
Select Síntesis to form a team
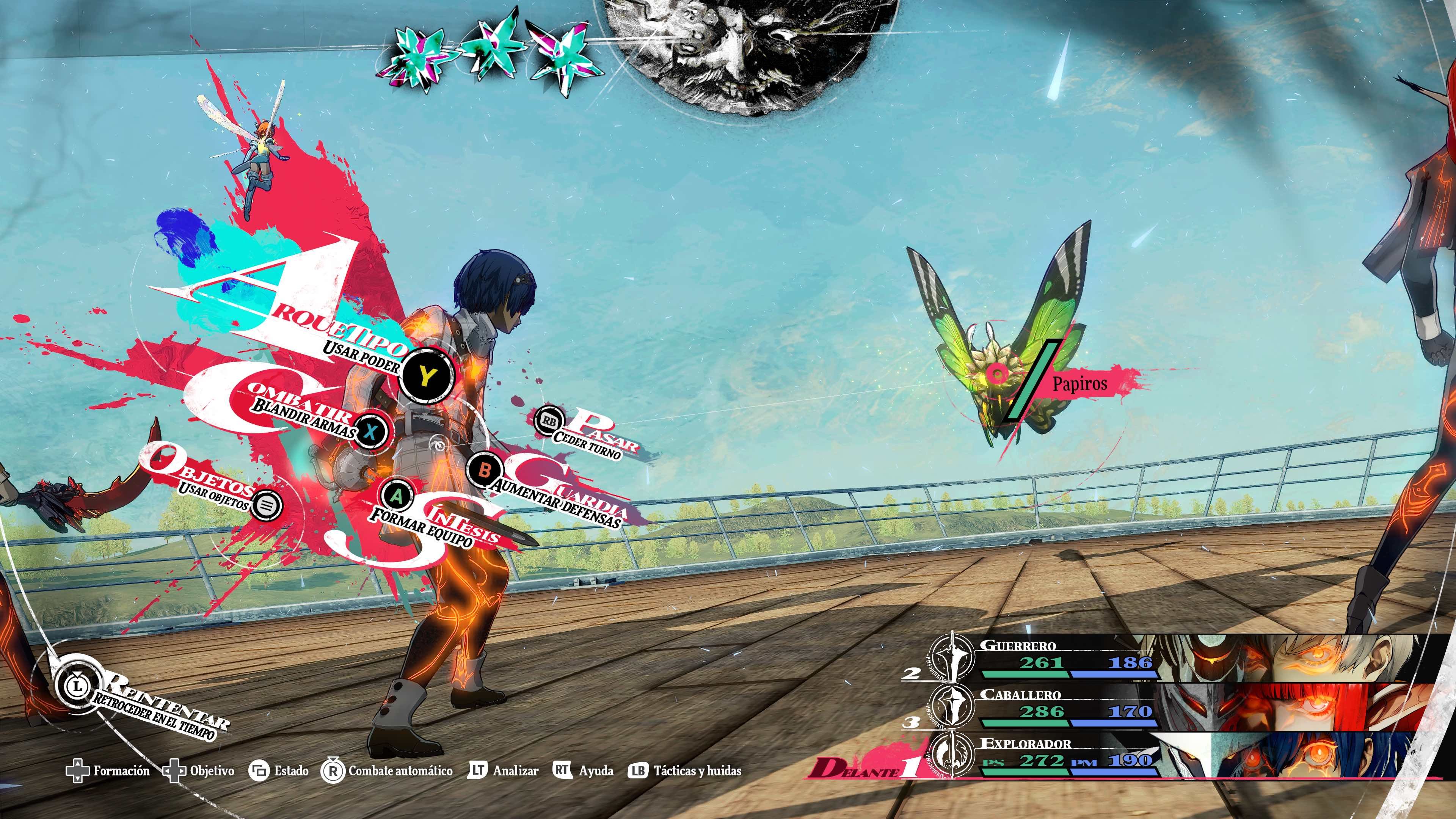[x=398, y=496]
